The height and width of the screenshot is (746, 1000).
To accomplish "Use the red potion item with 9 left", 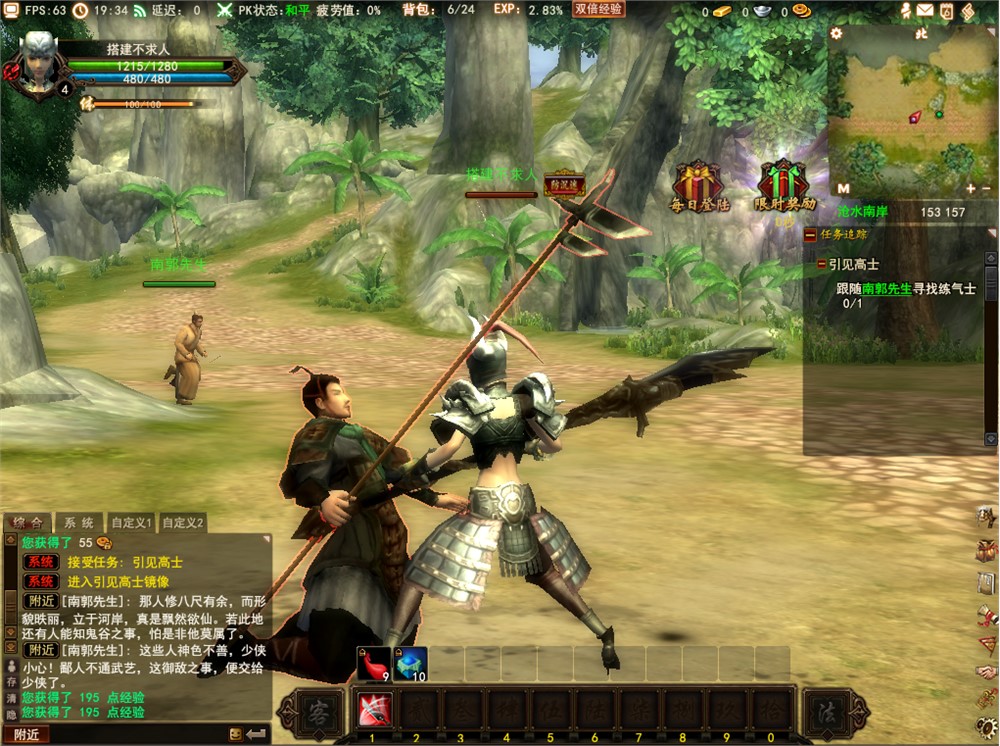I will click(x=374, y=663).
